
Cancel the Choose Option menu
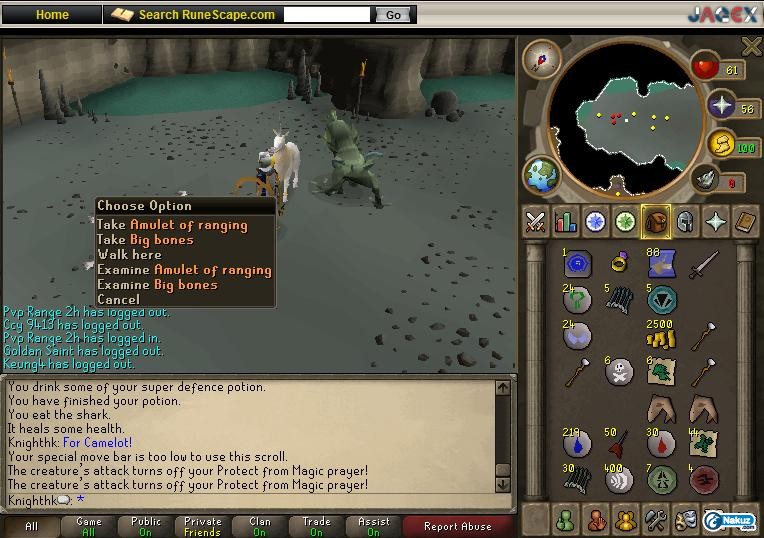(x=119, y=299)
